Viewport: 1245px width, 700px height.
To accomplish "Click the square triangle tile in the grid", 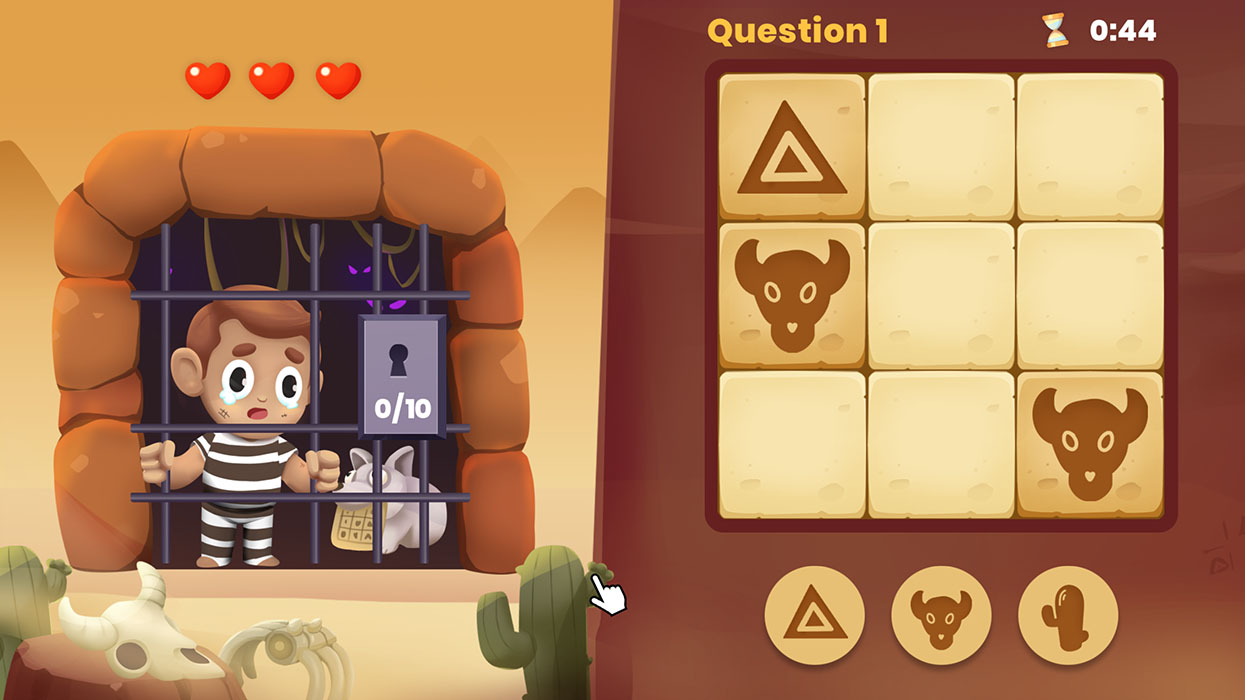I will [792, 147].
